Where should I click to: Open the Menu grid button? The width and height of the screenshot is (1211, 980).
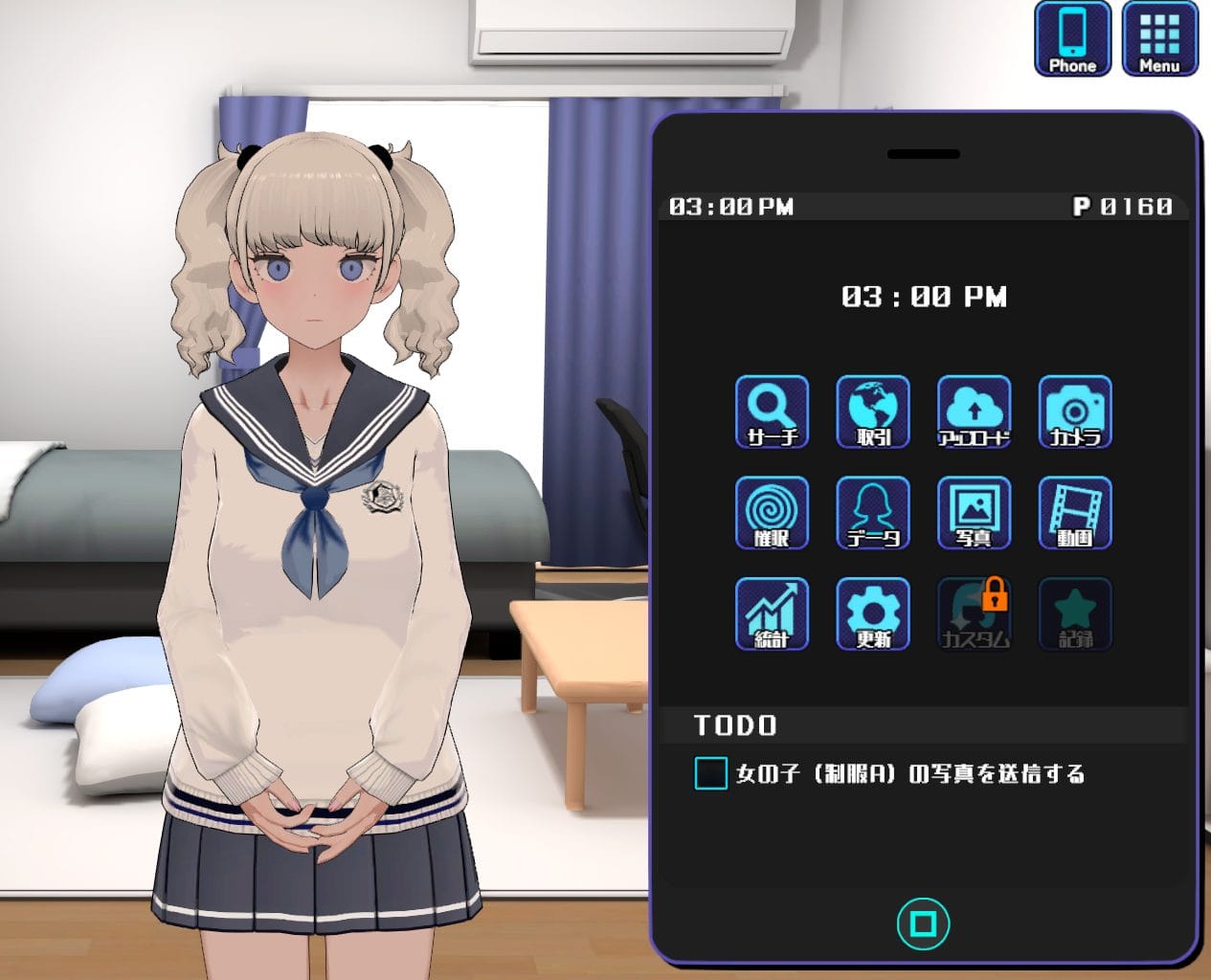tap(1159, 39)
